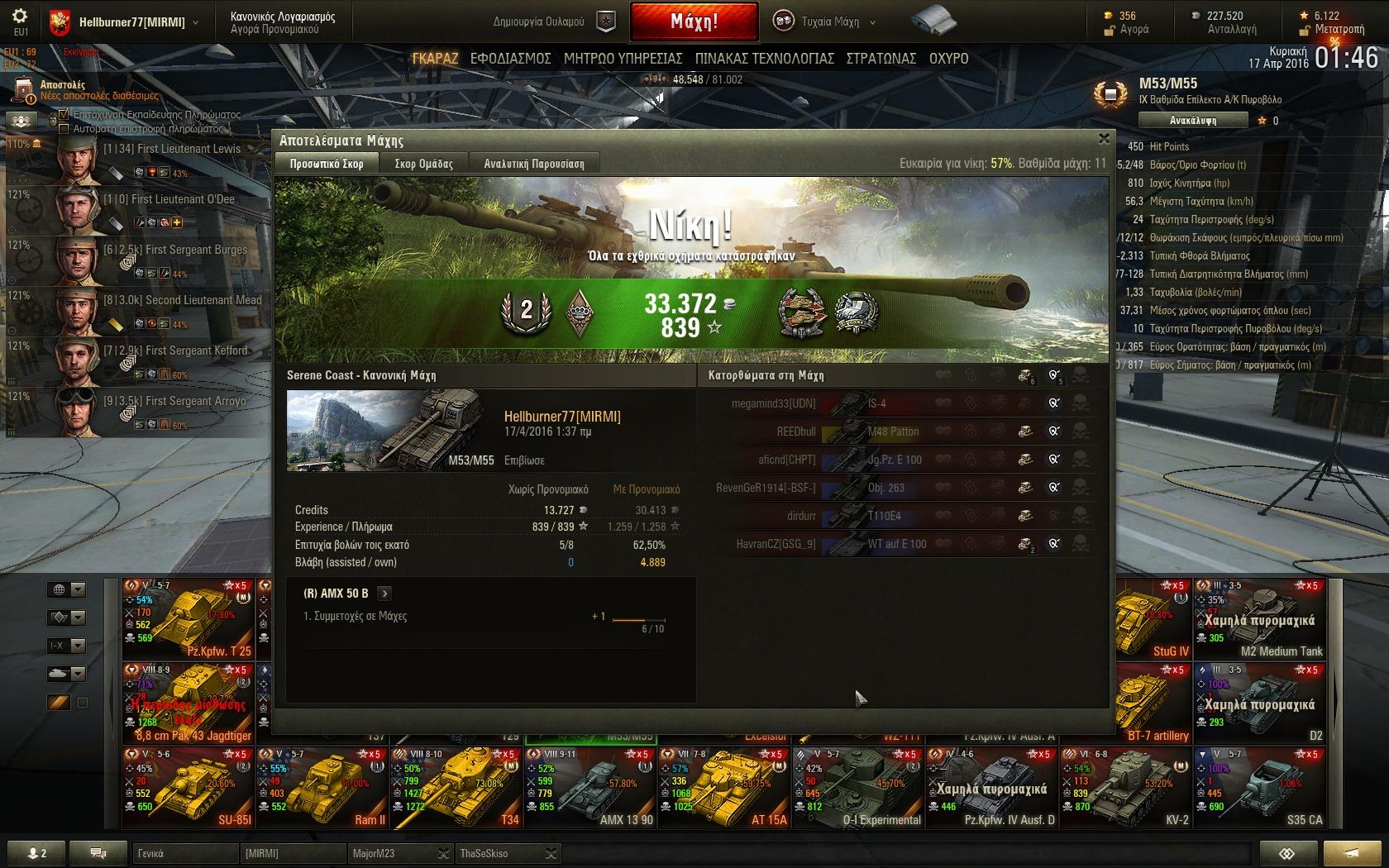This screenshot has height=868, width=1389.
Task: Go to ΜΗΤΡΩΟ ΥΠΗΡΕΣΙΑΣ service record
Action: click(x=623, y=59)
